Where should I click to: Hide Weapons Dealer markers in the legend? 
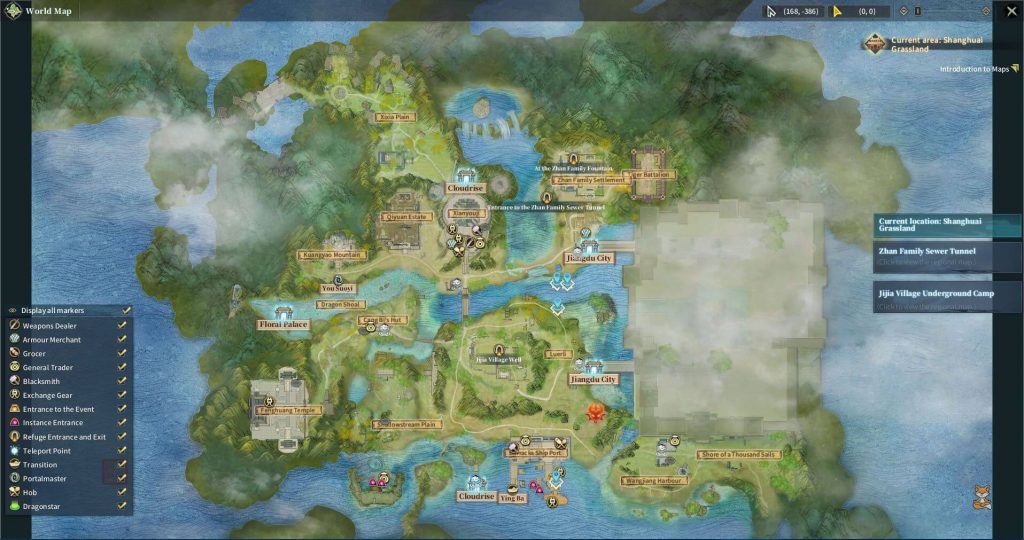coord(121,325)
